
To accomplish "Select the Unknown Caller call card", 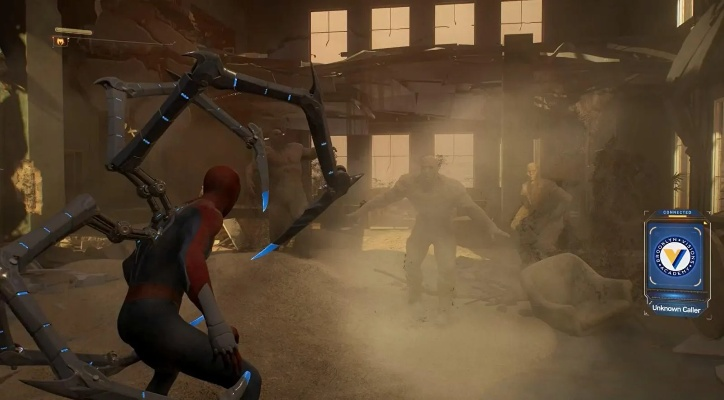I will coord(676,264).
